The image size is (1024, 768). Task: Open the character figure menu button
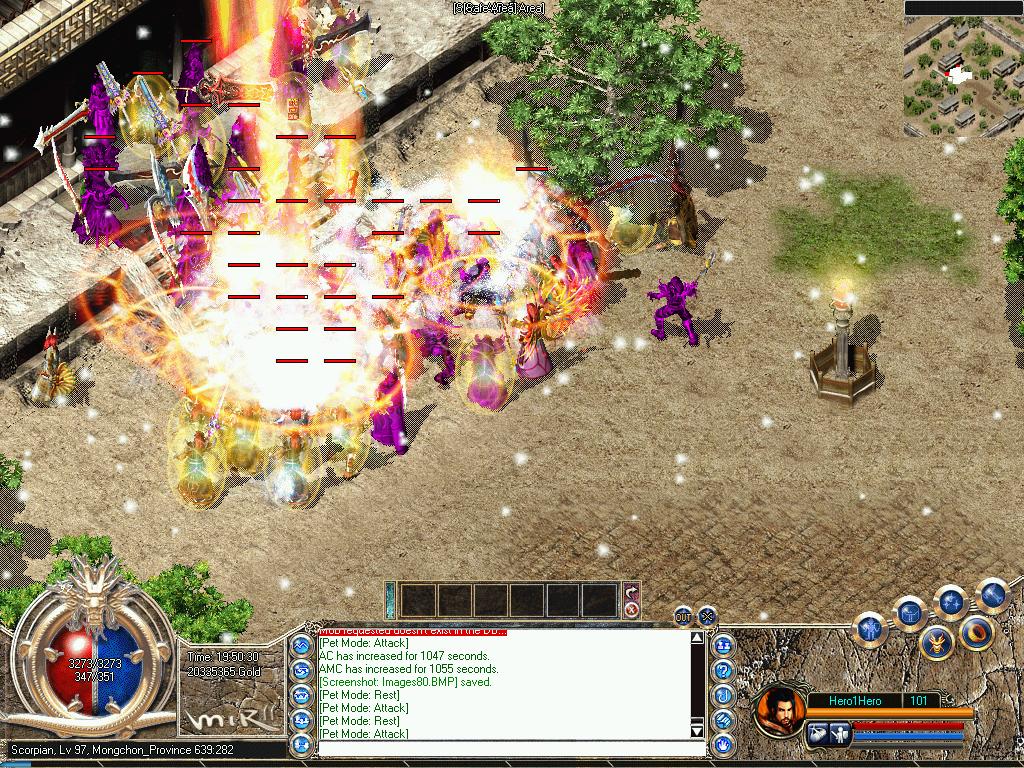coord(871,627)
